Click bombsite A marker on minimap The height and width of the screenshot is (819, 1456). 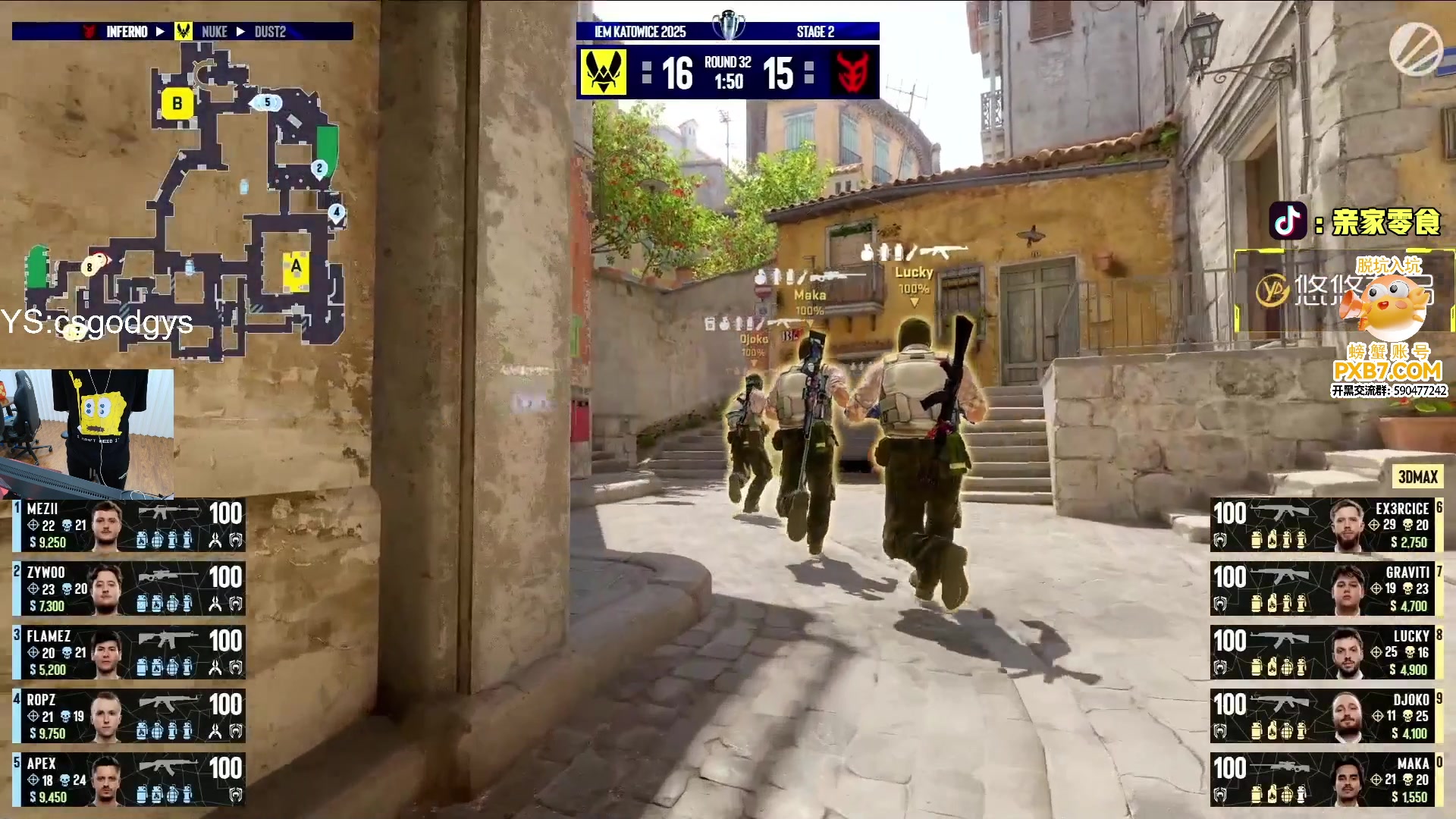pos(296,267)
